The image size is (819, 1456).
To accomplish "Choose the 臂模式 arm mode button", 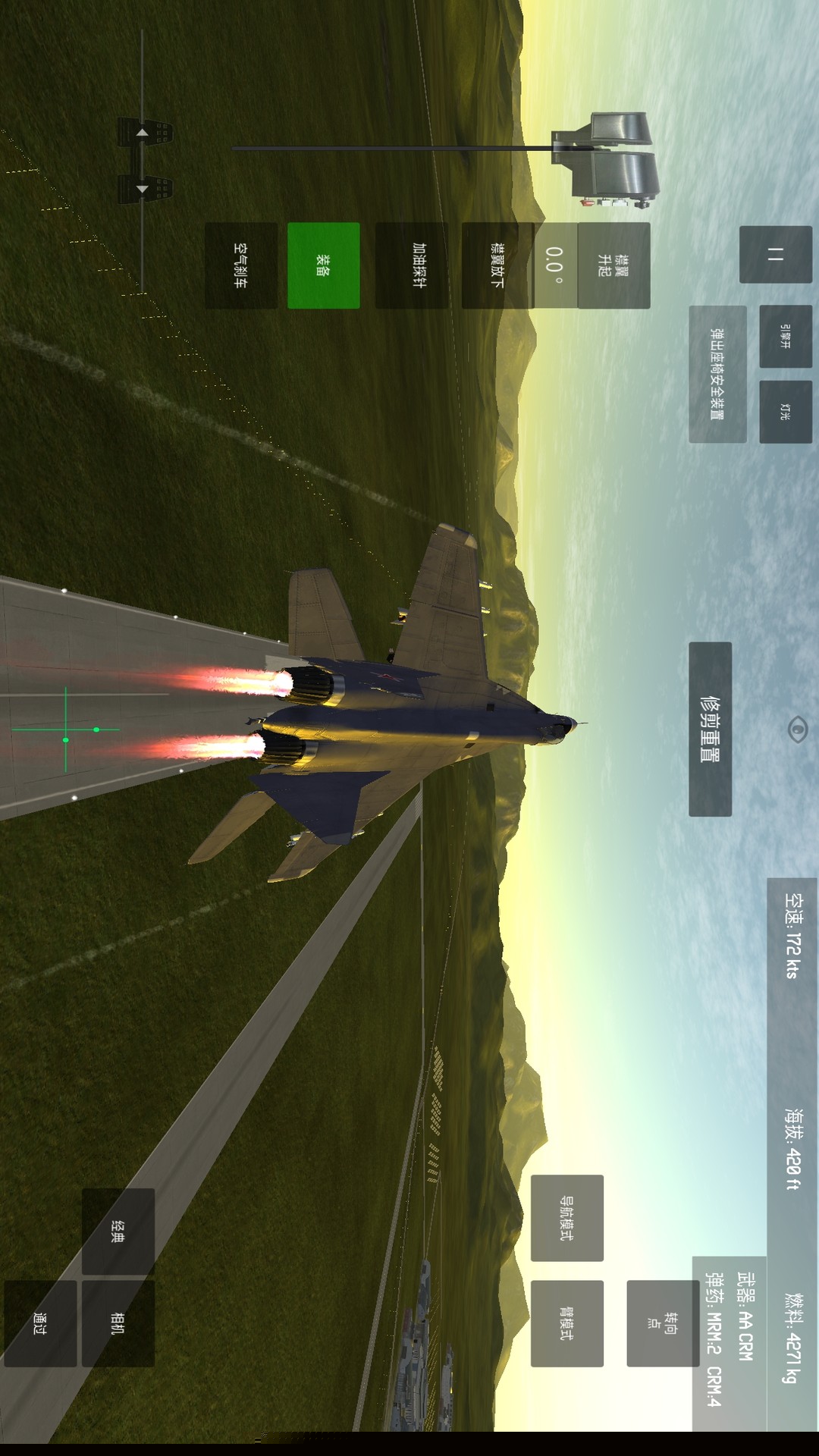I will tap(566, 1323).
